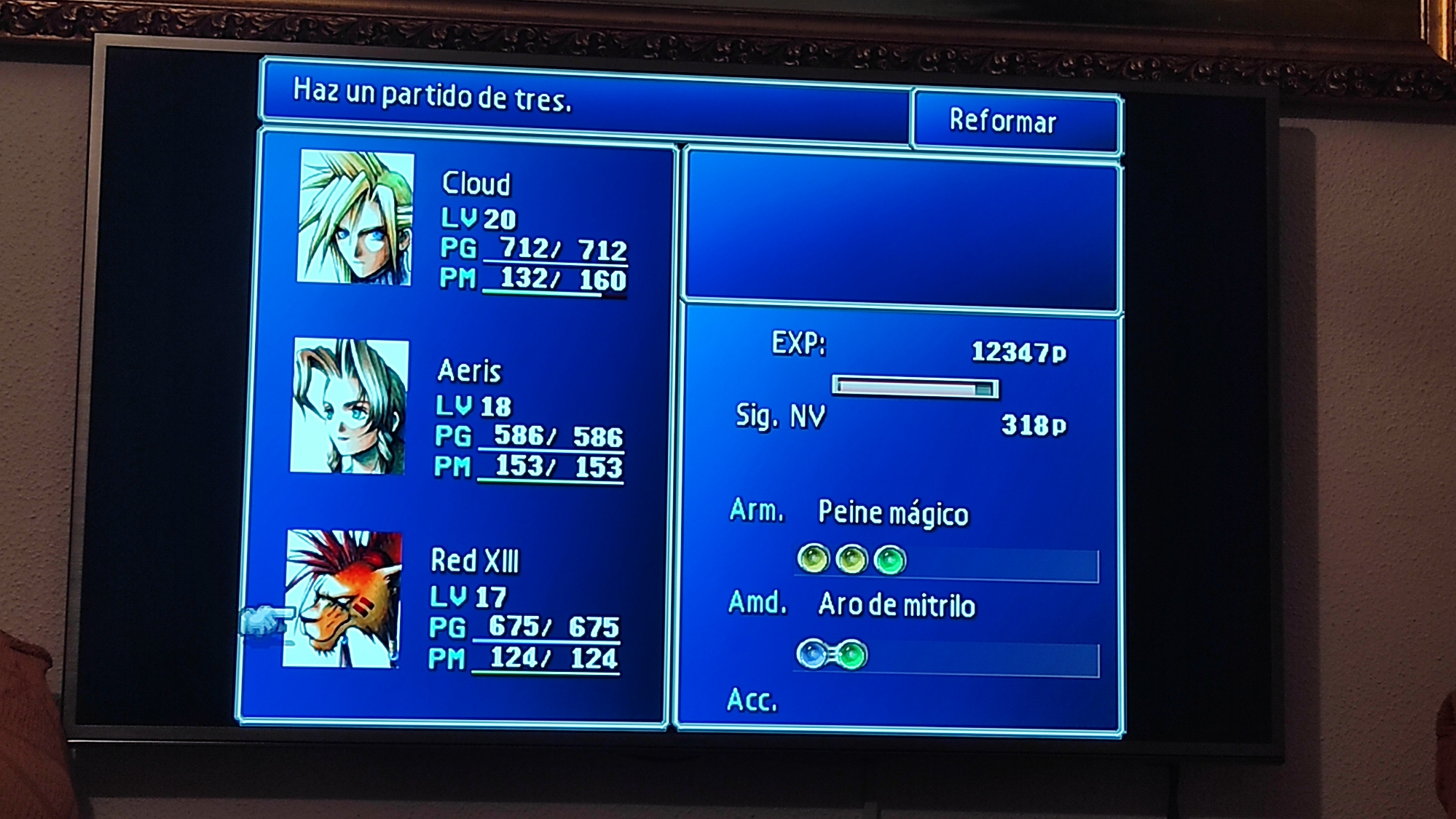Choose Aeris's portrait in the party list
Image resolution: width=1456 pixels, height=819 pixels.
pos(350,405)
